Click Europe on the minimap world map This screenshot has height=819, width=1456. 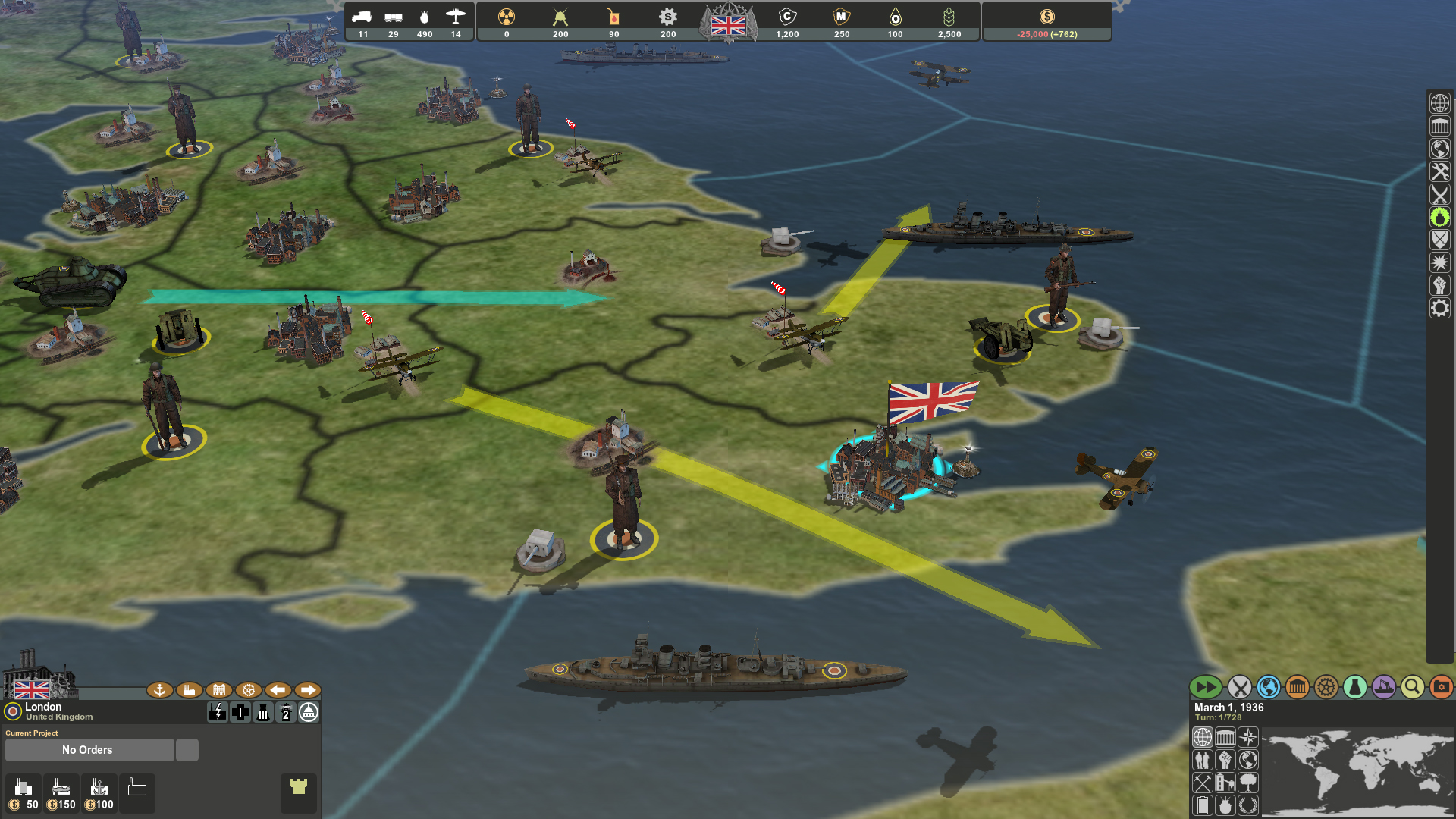coord(1365,747)
